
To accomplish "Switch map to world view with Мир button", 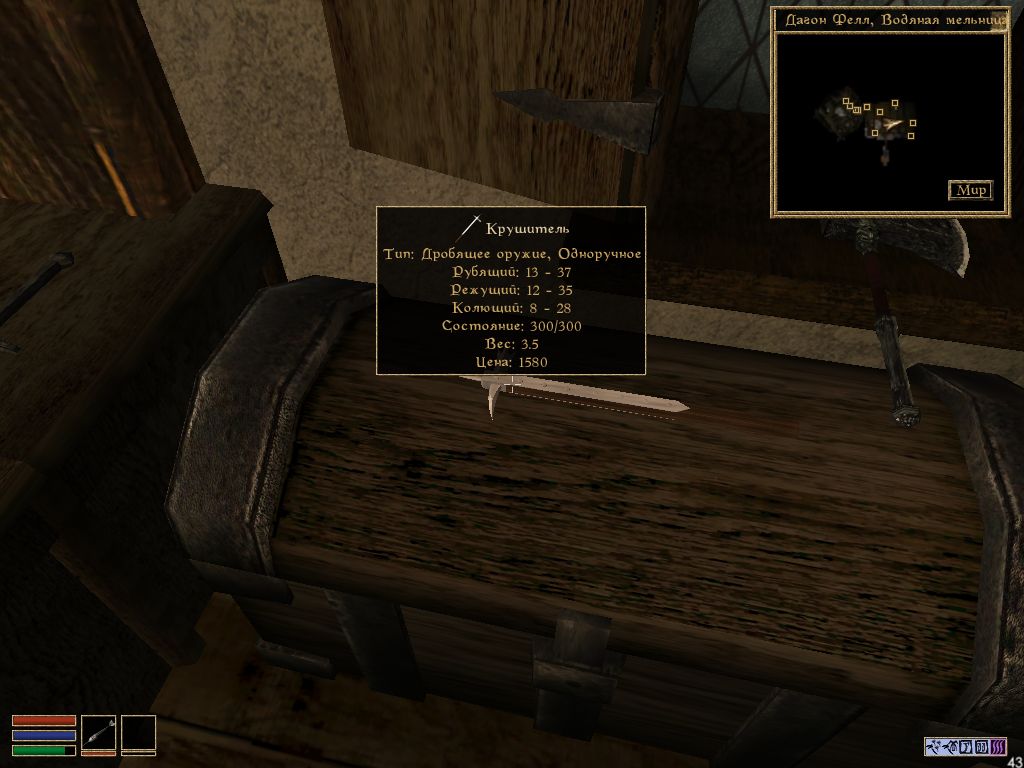I will pyautogui.click(x=969, y=190).
